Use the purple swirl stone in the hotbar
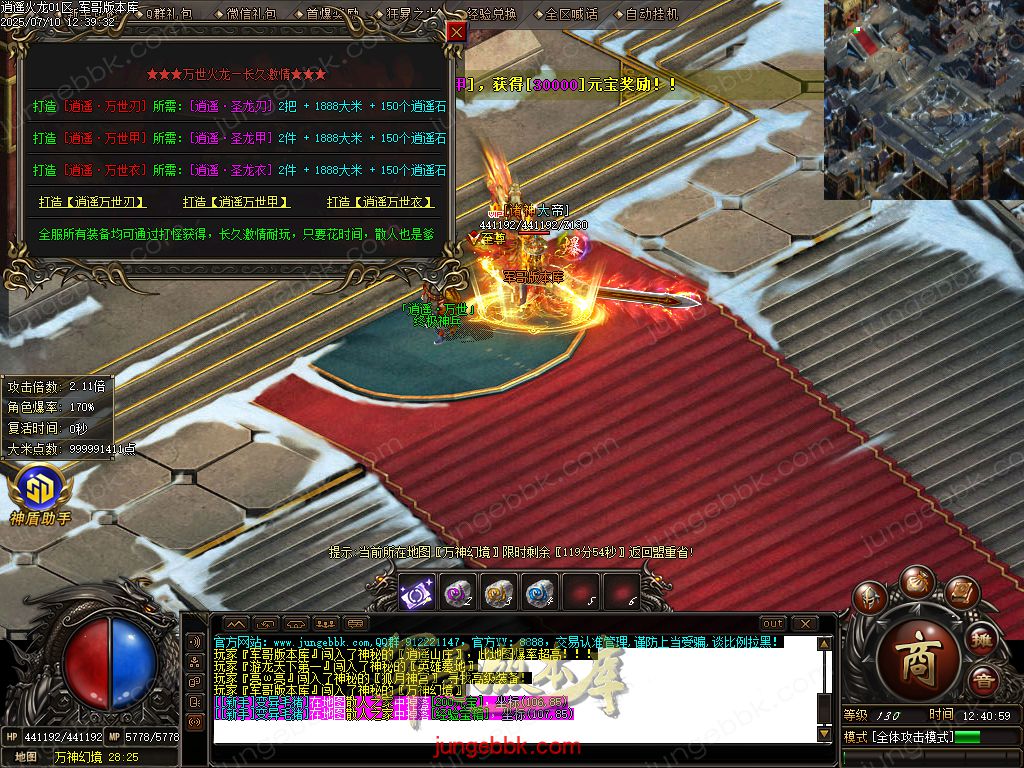 click(x=457, y=593)
